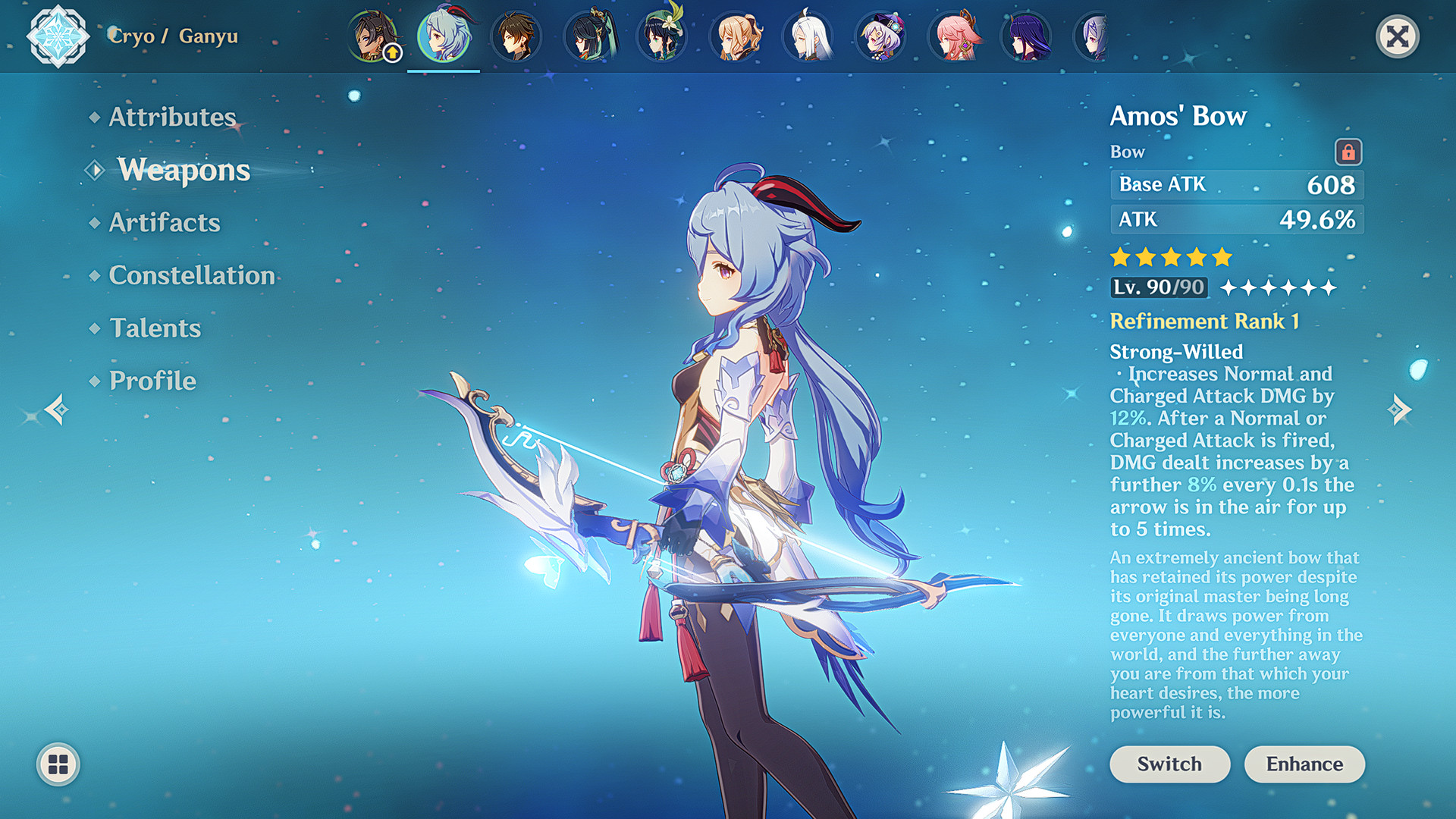The height and width of the screenshot is (819, 1456).
Task: Select the Raiden Shogun character portrait
Action: 1027,36
